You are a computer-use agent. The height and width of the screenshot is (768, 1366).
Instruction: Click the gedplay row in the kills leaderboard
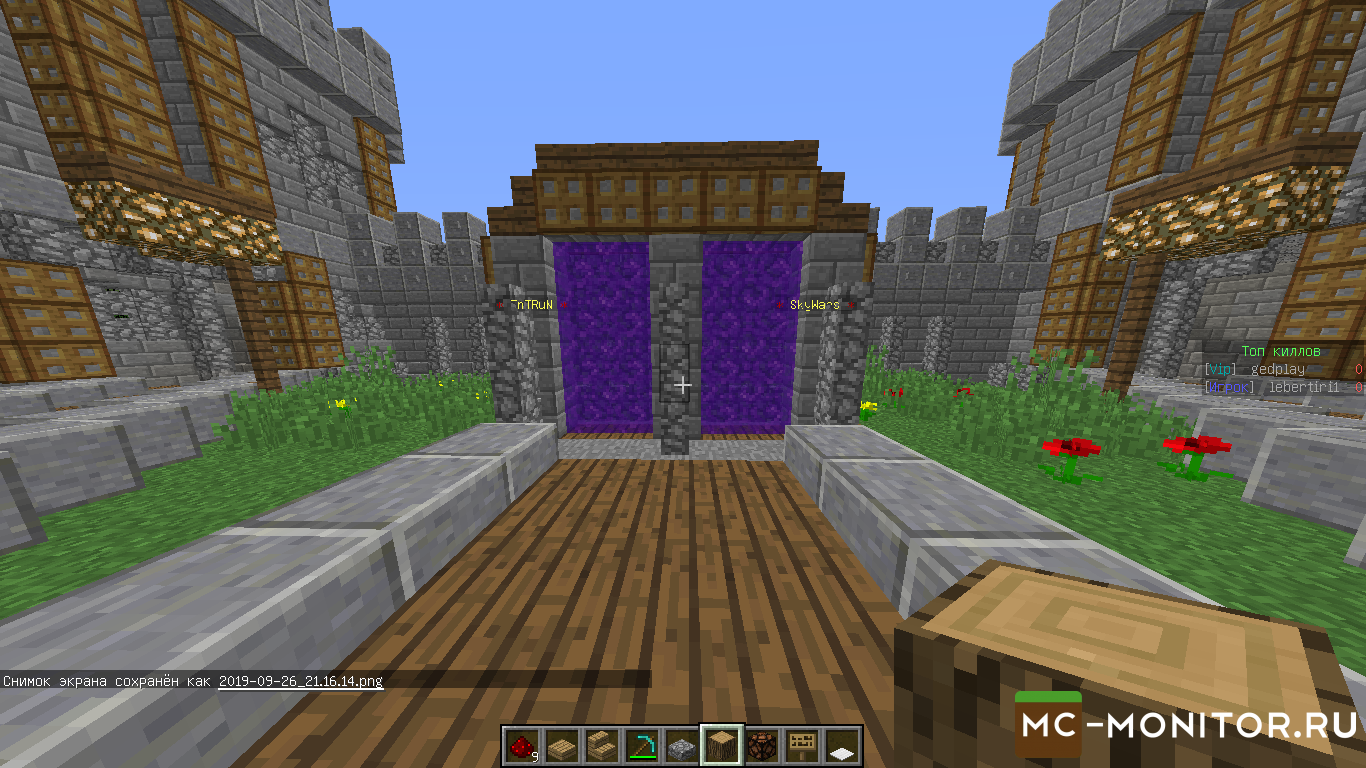[1282, 369]
